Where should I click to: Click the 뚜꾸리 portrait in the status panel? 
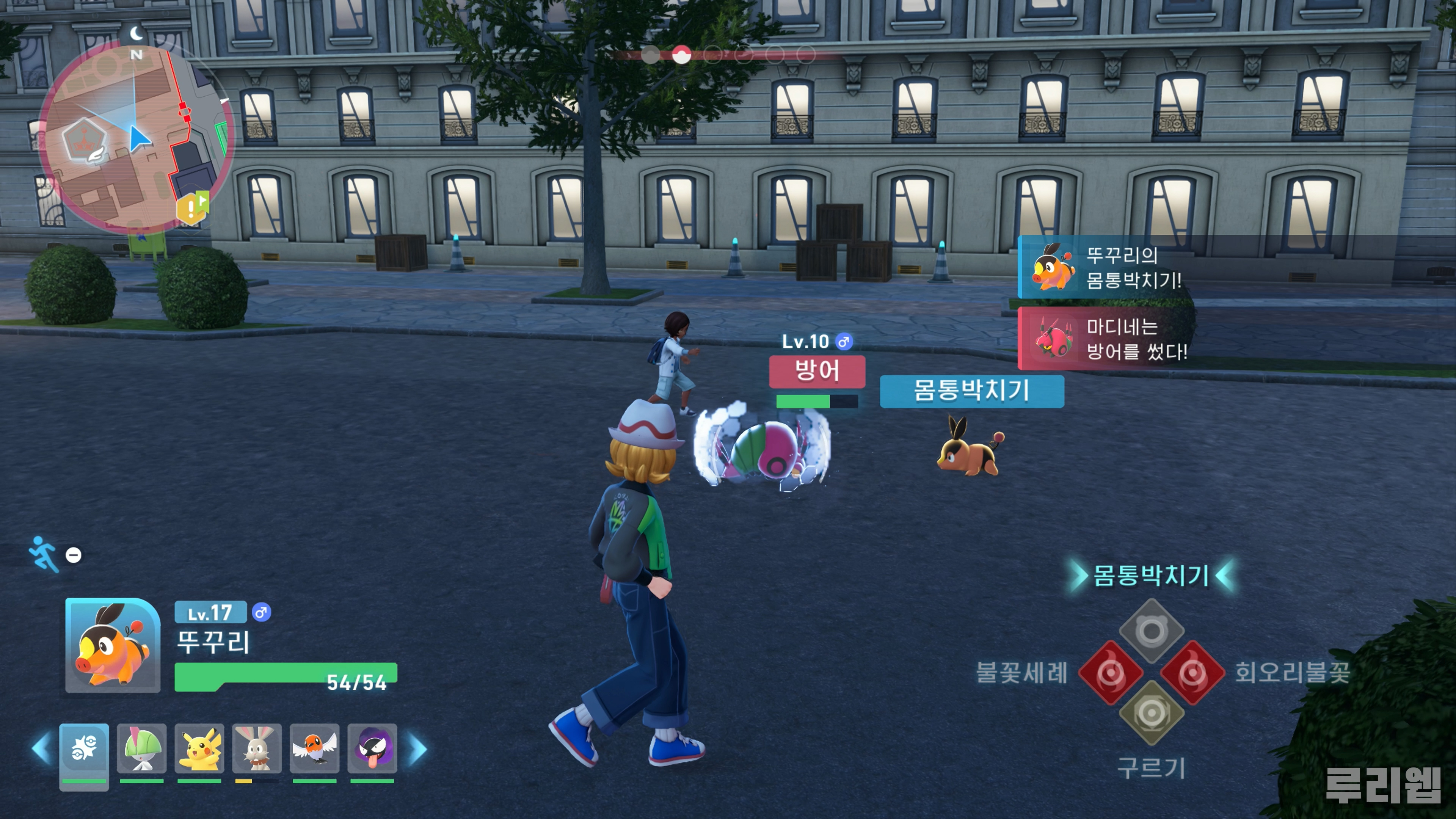113,645
